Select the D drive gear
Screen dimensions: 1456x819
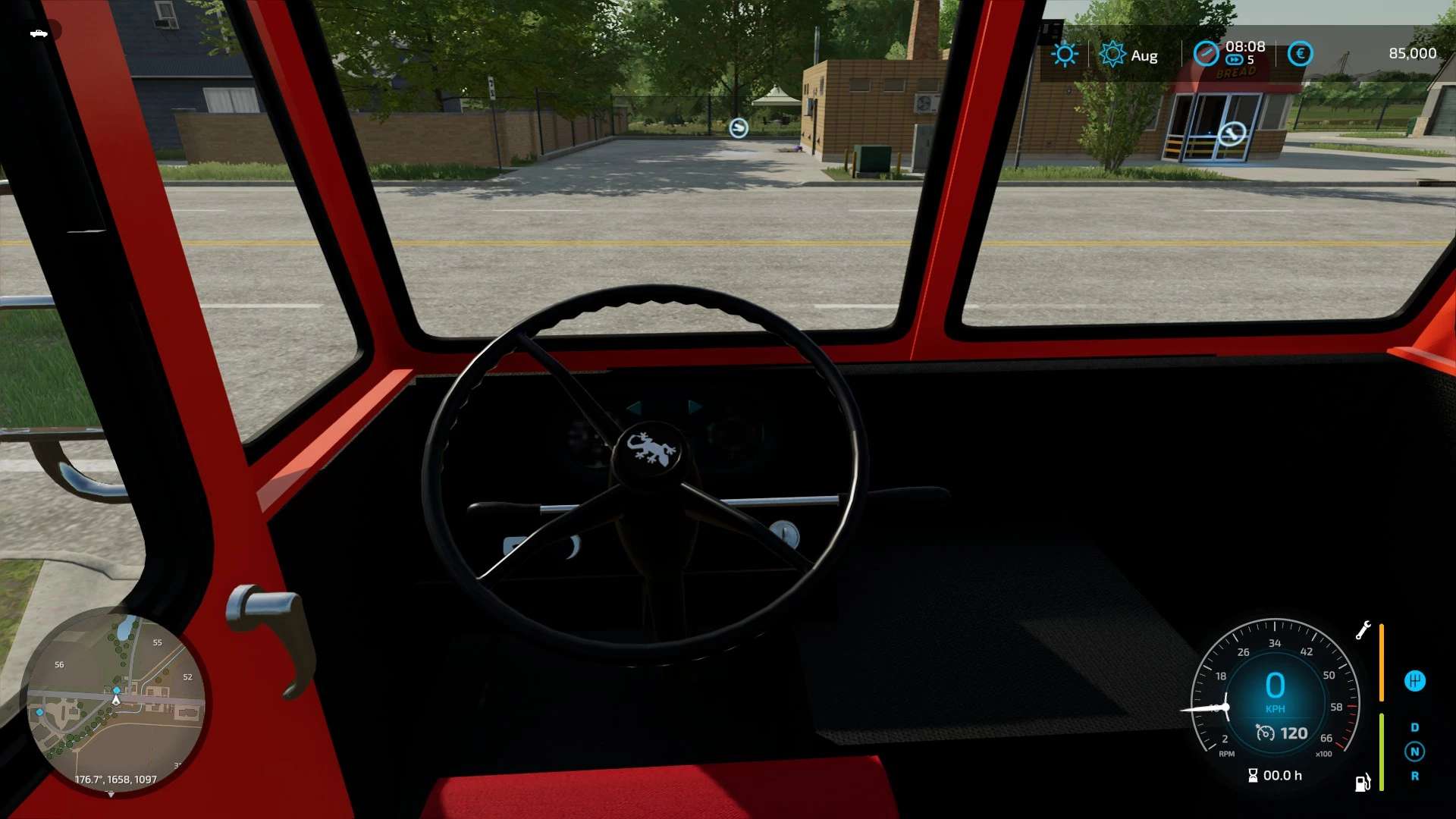[1414, 727]
